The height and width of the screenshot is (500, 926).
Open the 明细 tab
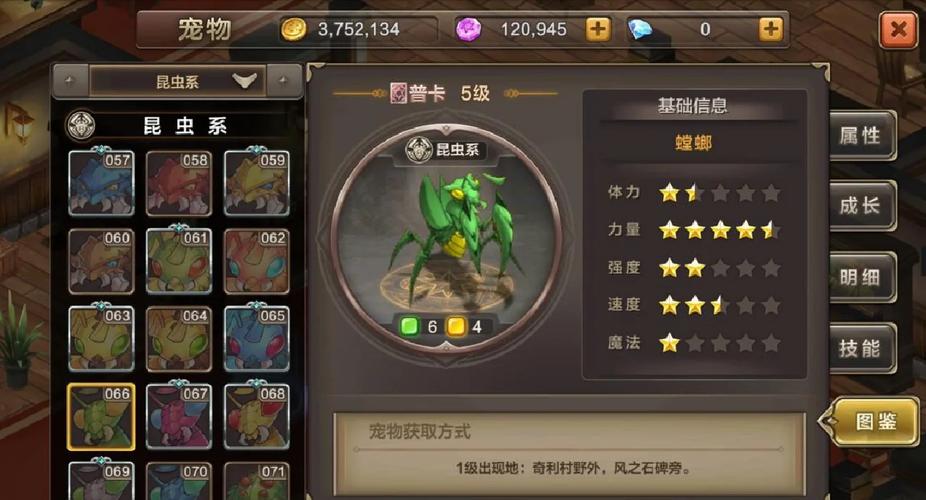(860, 277)
